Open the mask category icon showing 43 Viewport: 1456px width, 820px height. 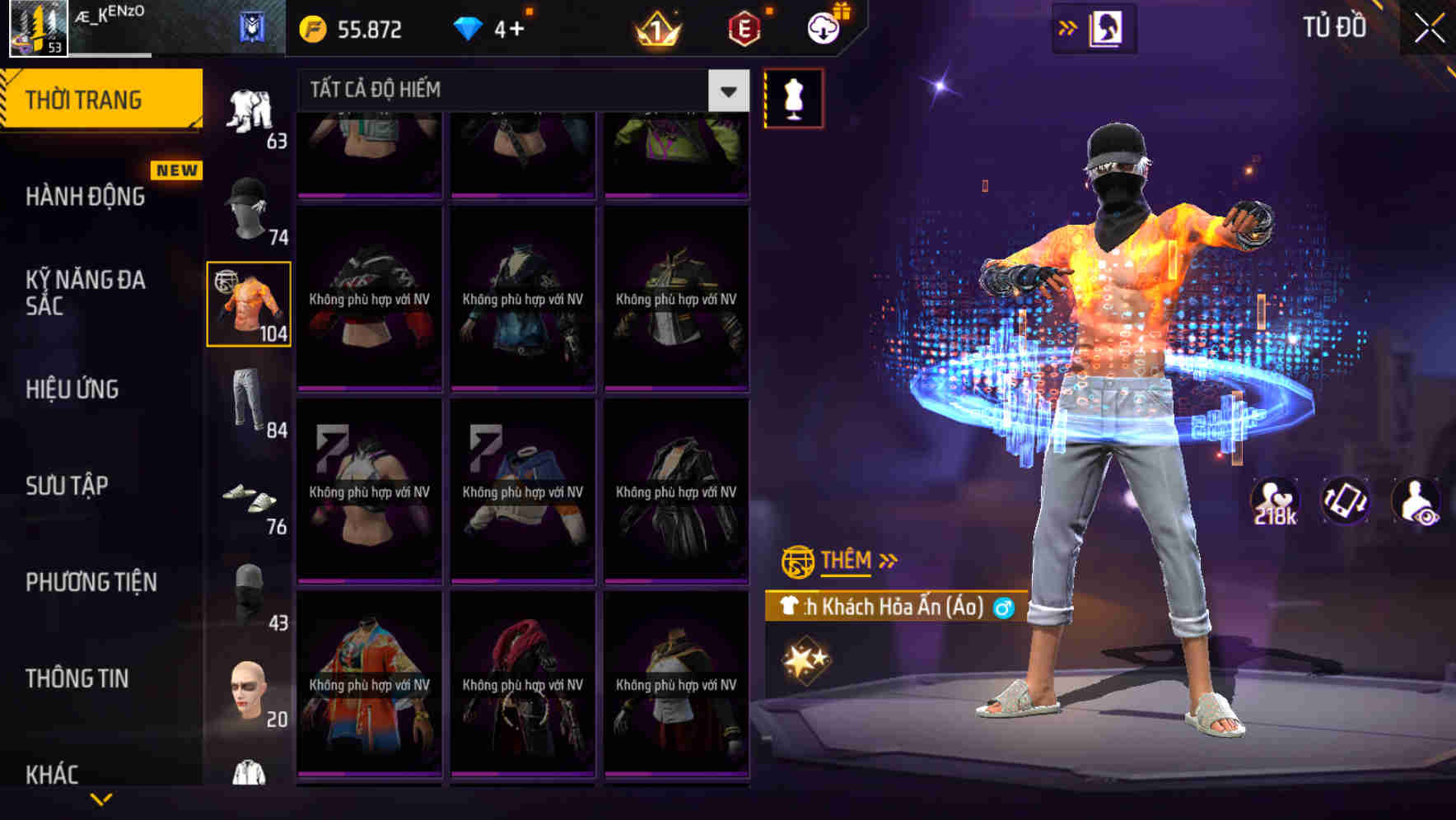(x=248, y=589)
